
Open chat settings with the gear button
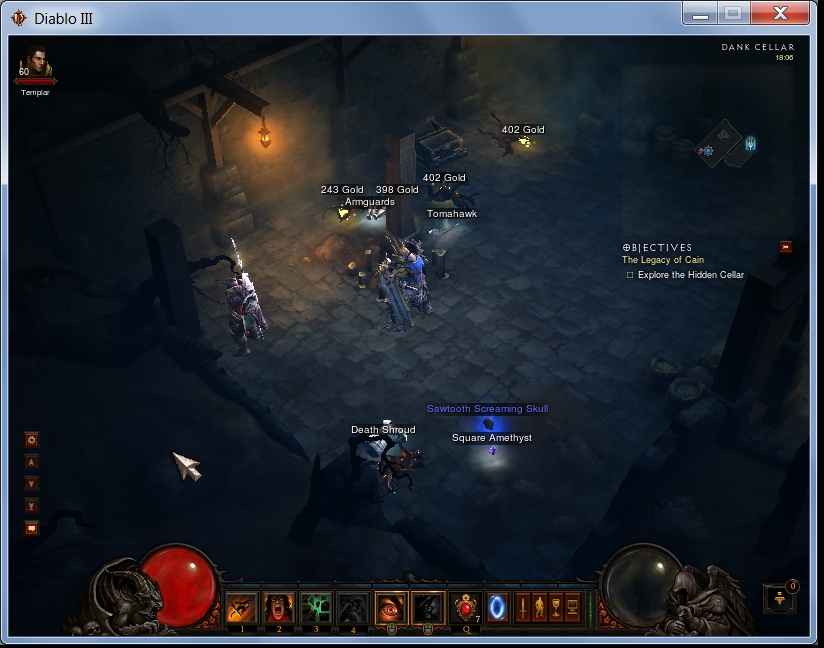coord(32,440)
